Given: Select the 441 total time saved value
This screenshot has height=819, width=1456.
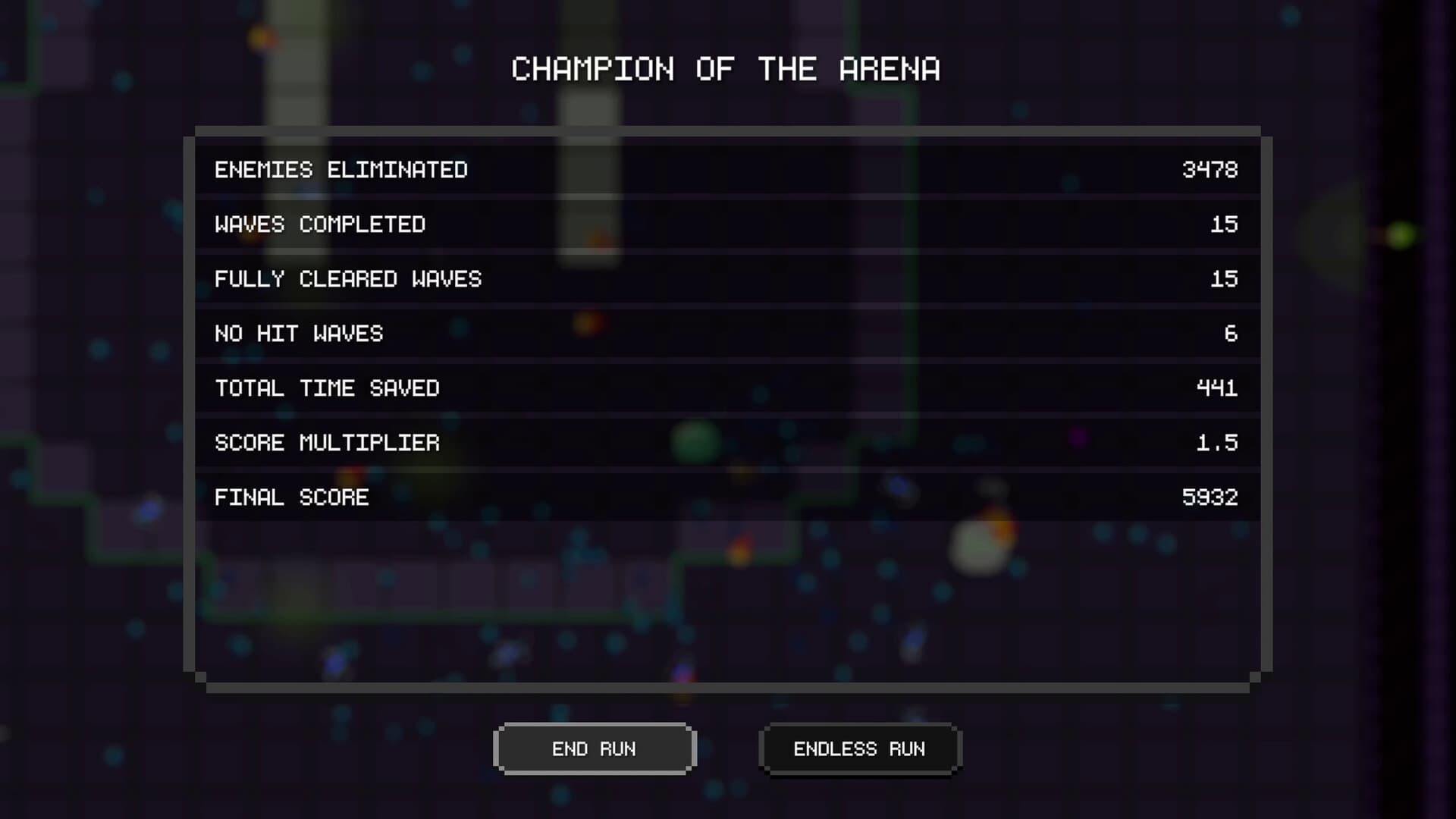Looking at the screenshot, I should 1217,388.
